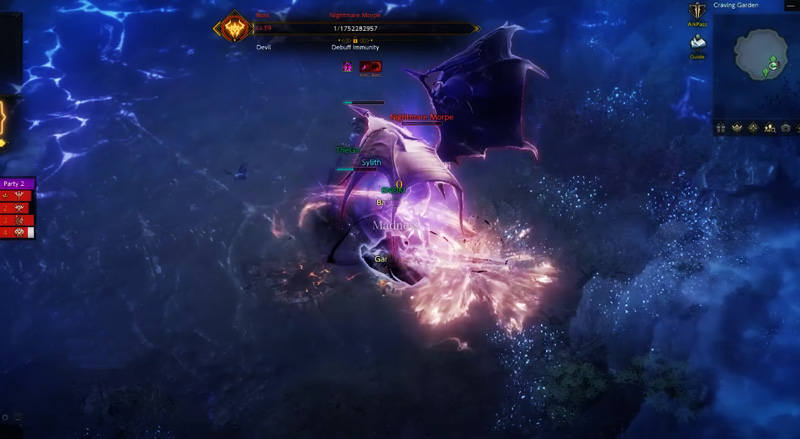Screen dimensions: 800x439
Task: Click the magnifier search icon below minimap
Action: tap(770, 128)
